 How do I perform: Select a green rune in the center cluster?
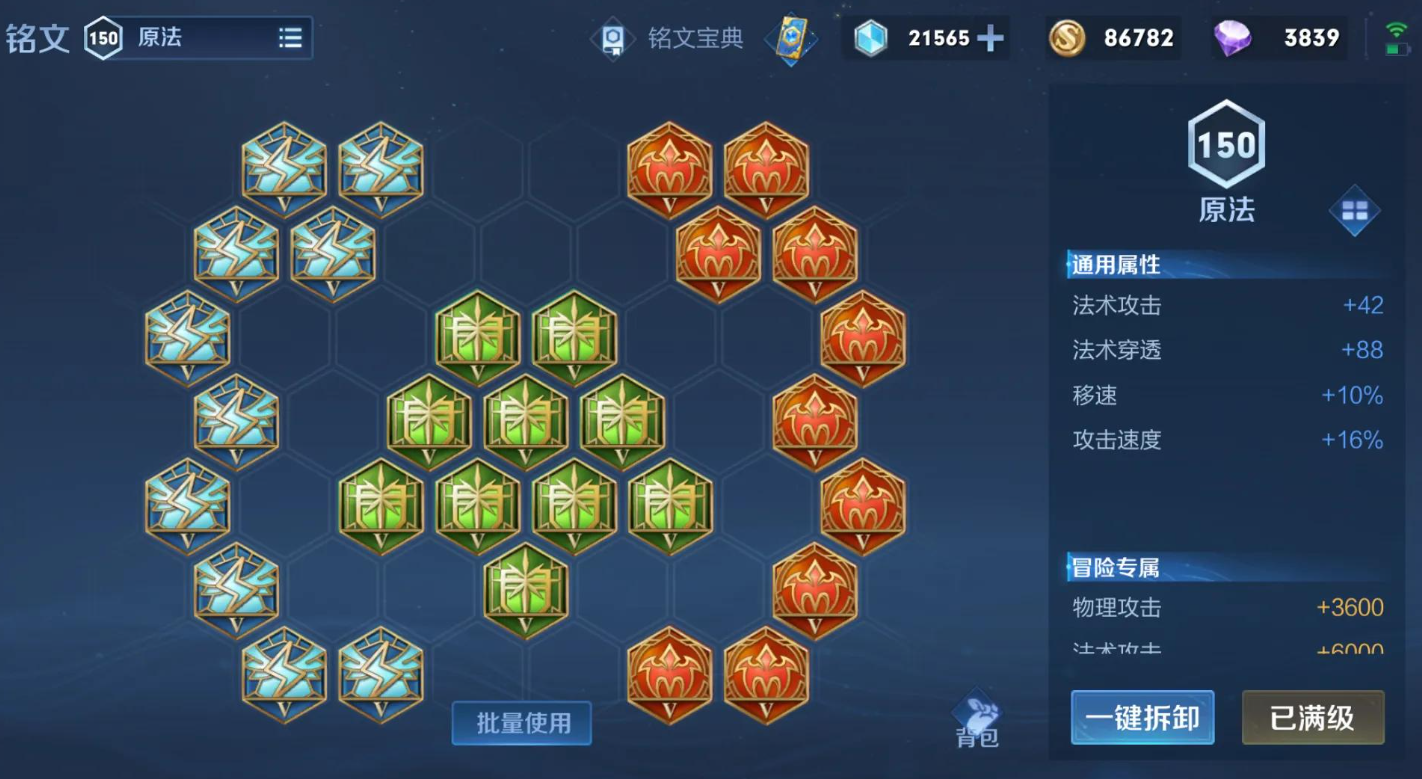pos(527,421)
